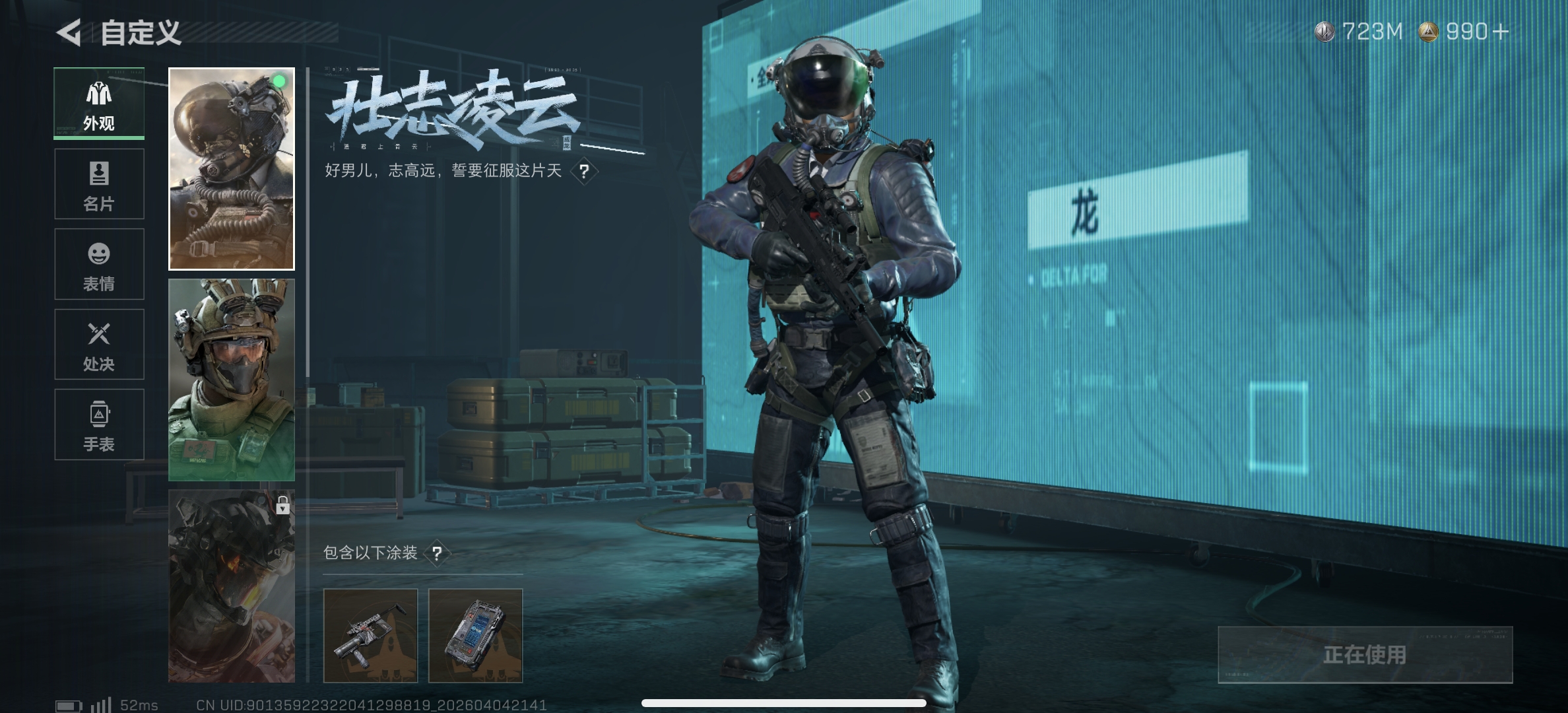The image size is (1568, 713).
Task: Click the gold currency coin icon
Action: coord(1427,30)
